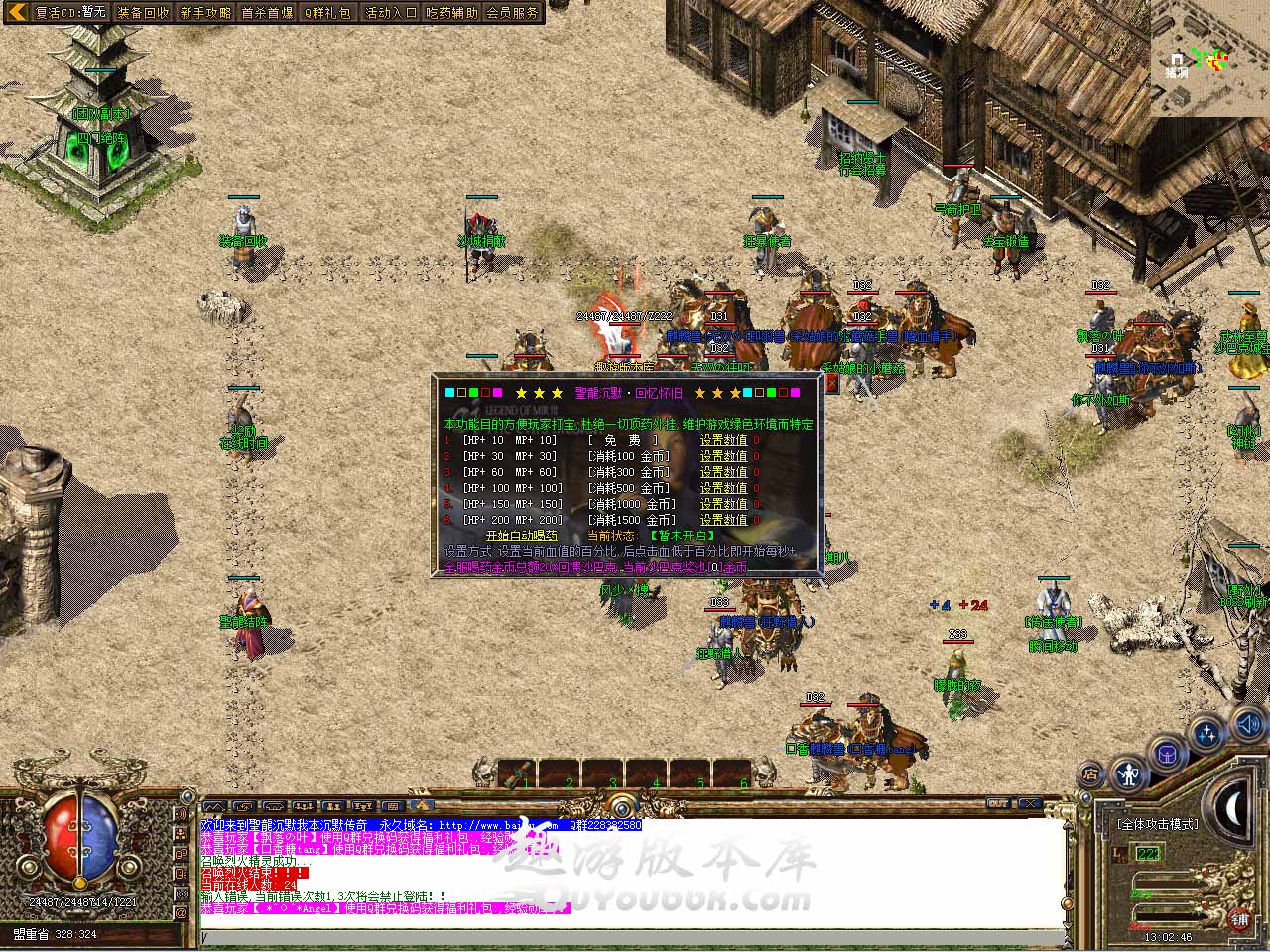Image resolution: width=1270 pixels, height=952 pixels.
Task: Open the 店 shop round button
Action: pos(1090,774)
